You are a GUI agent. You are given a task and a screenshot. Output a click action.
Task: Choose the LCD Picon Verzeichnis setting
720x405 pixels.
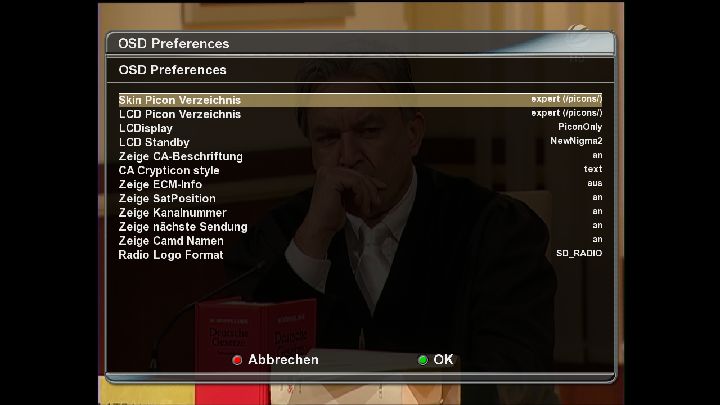pos(360,114)
